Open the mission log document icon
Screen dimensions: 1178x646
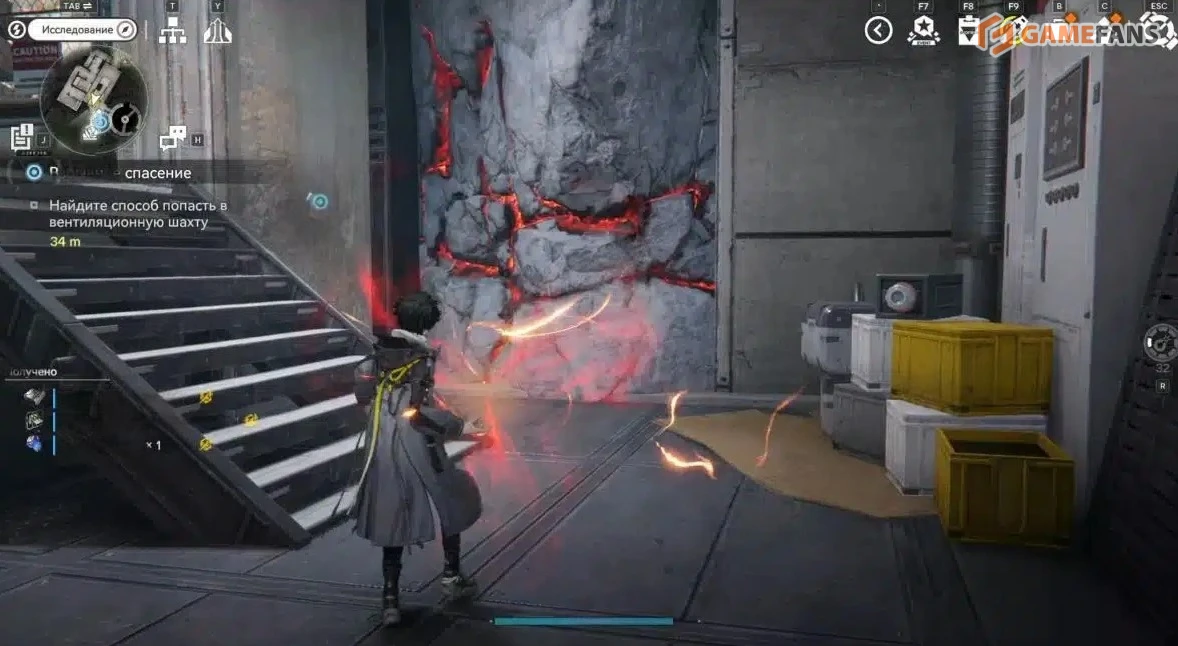(x=20, y=137)
